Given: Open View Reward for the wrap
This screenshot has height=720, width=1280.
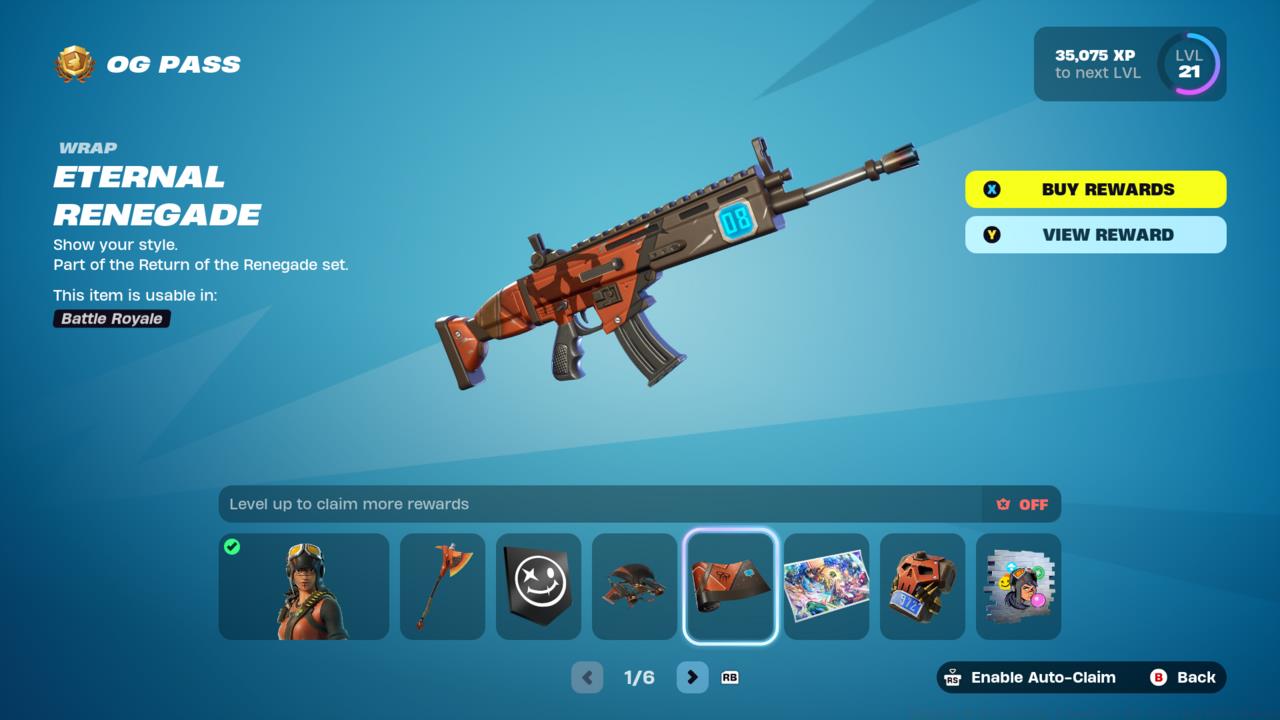Looking at the screenshot, I should click(1095, 235).
